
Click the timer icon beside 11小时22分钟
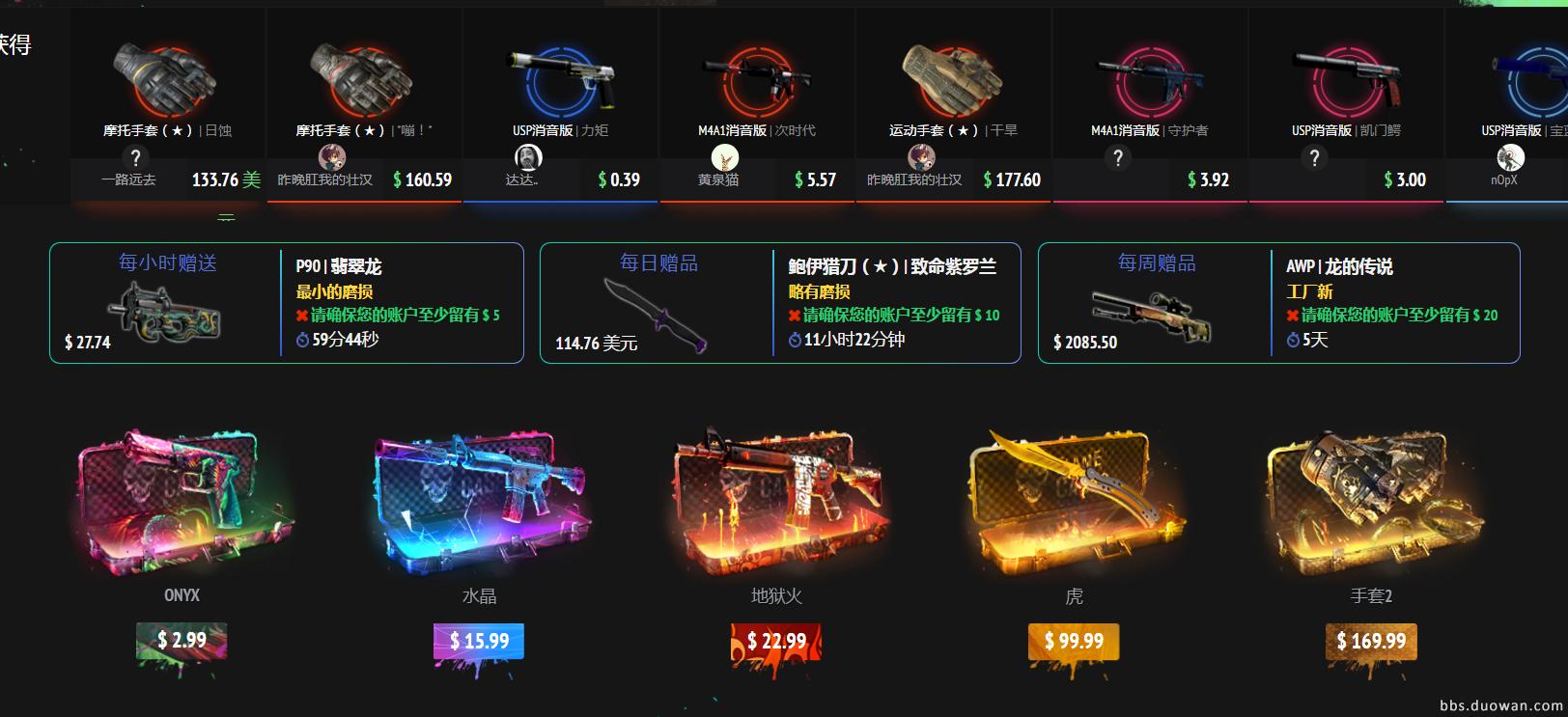pyautogui.click(x=795, y=340)
